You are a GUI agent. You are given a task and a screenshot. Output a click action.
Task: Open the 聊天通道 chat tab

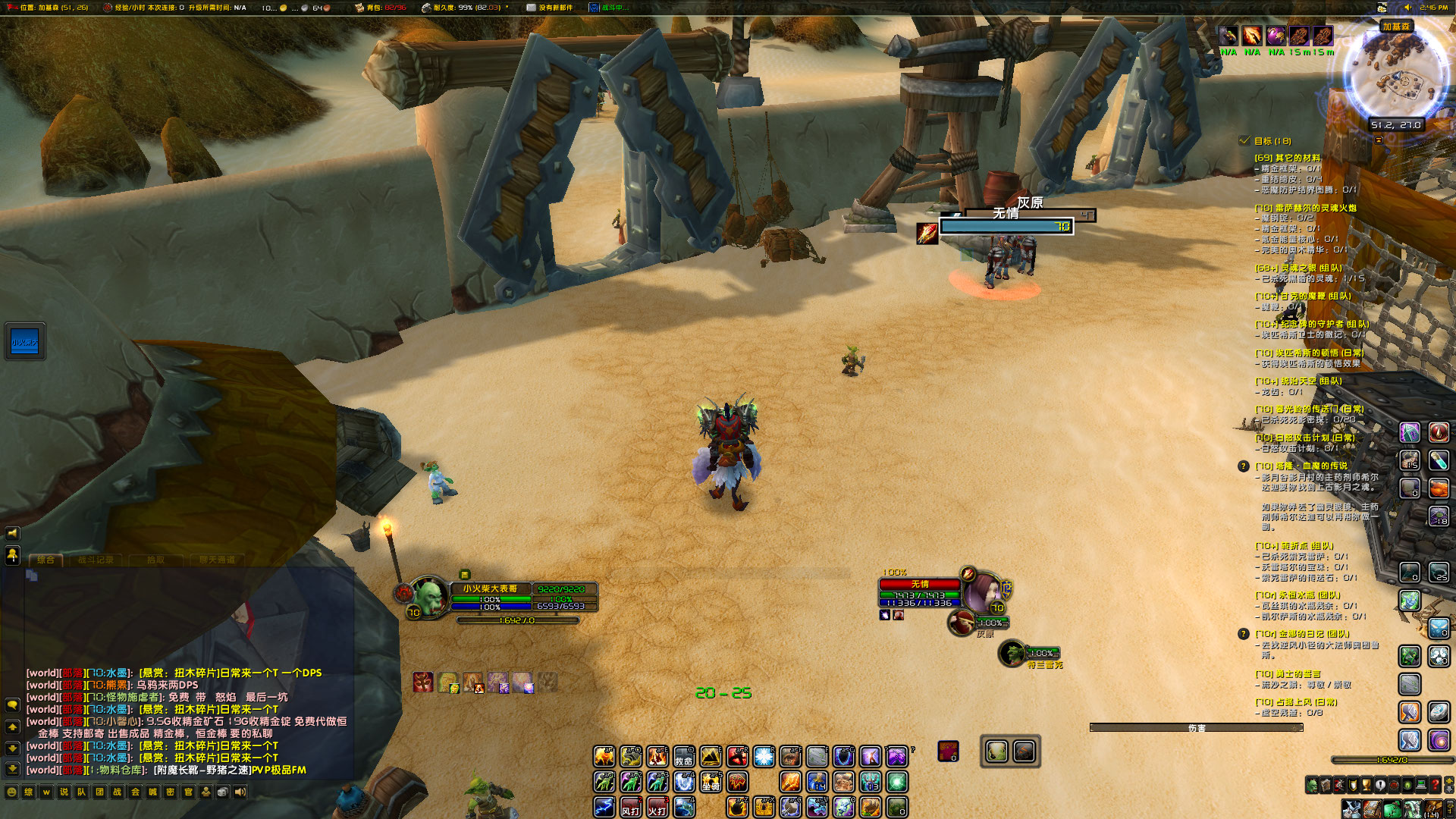click(218, 561)
